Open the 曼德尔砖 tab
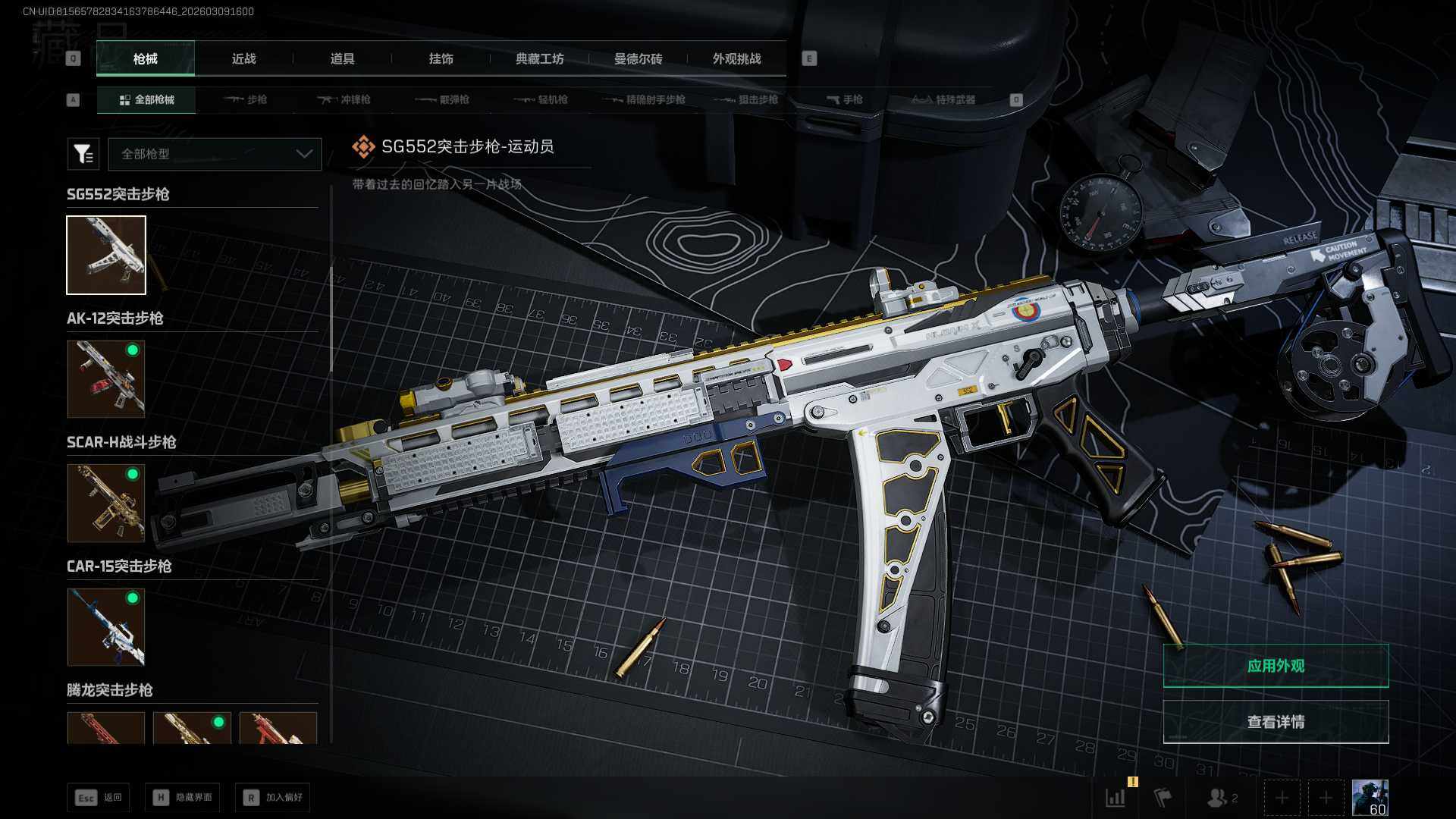Image resolution: width=1456 pixels, height=819 pixels. pyautogui.click(x=638, y=59)
